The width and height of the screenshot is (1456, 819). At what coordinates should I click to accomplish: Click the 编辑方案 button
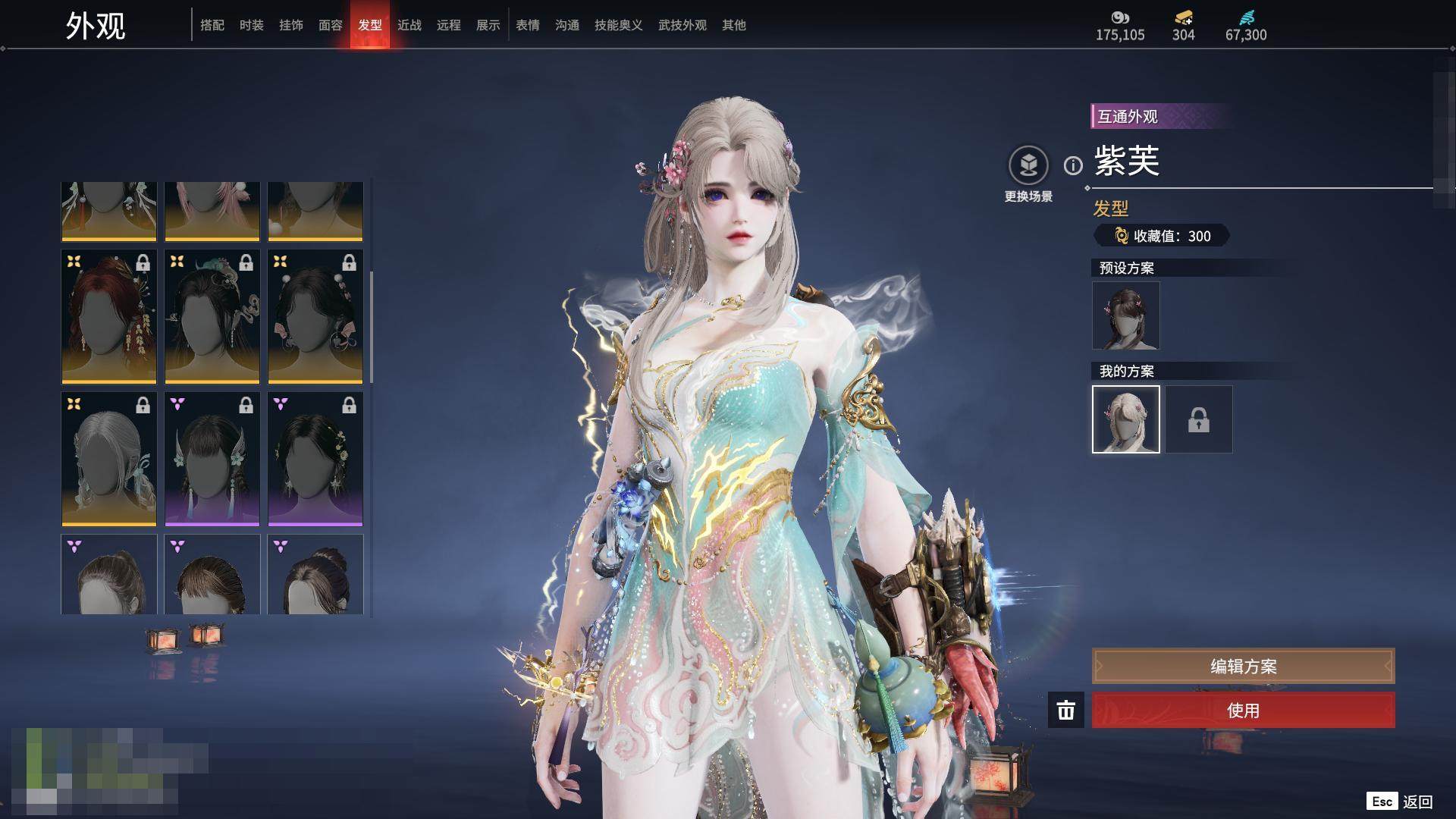coord(1243,667)
